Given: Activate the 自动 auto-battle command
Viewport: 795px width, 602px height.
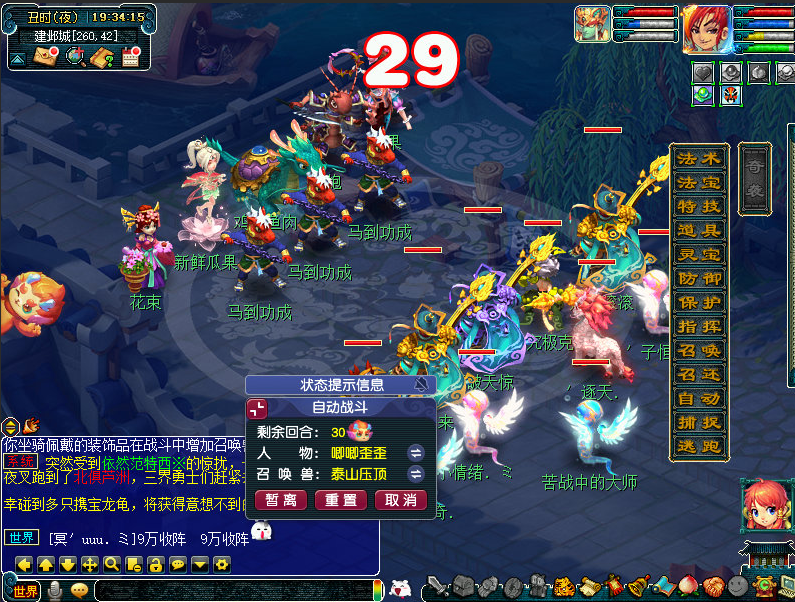Looking at the screenshot, I should [x=698, y=398].
